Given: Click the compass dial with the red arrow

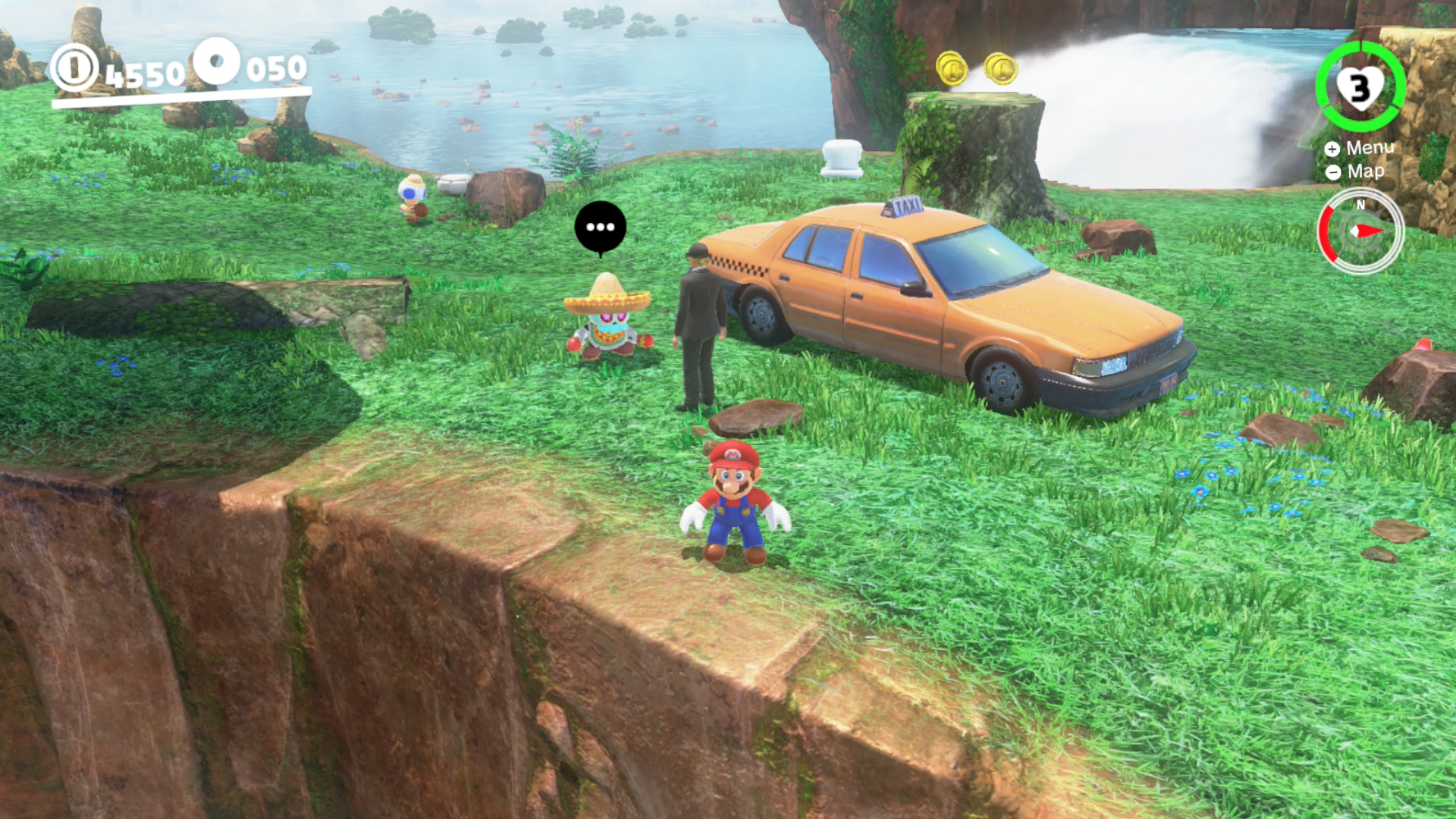Looking at the screenshot, I should (1360, 231).
